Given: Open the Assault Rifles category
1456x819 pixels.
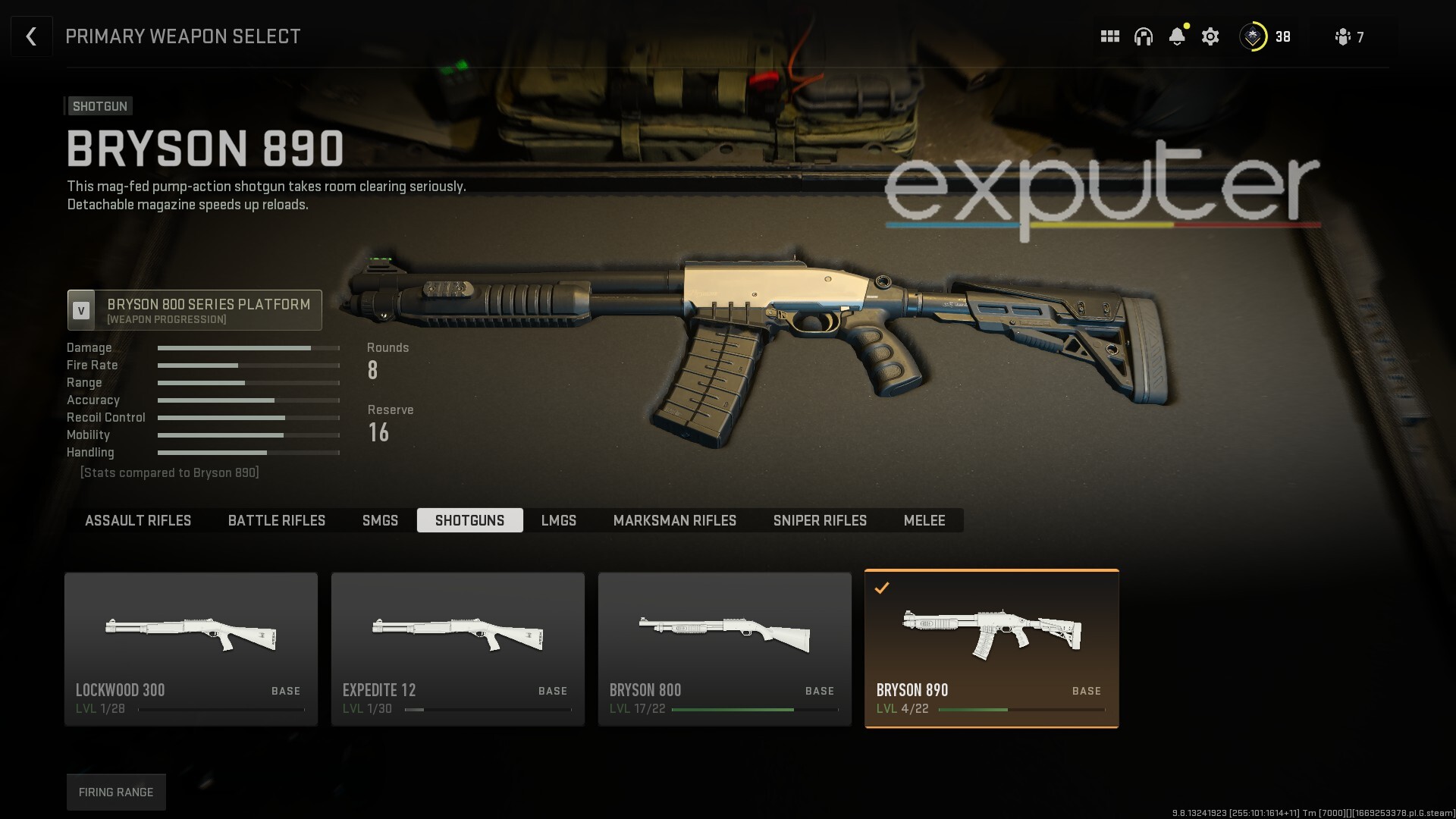Looking at the screenshot, I should (x=138, y=520).
